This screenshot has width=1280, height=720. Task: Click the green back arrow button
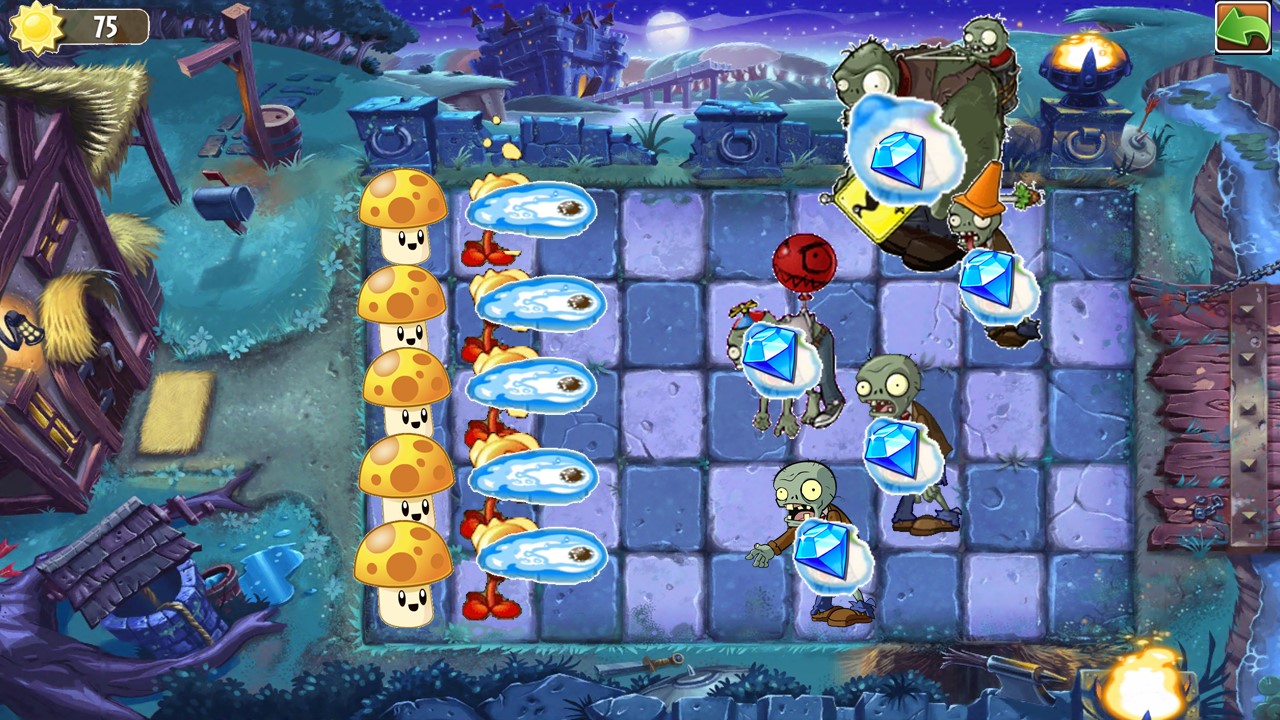[x=1241, y=27]
